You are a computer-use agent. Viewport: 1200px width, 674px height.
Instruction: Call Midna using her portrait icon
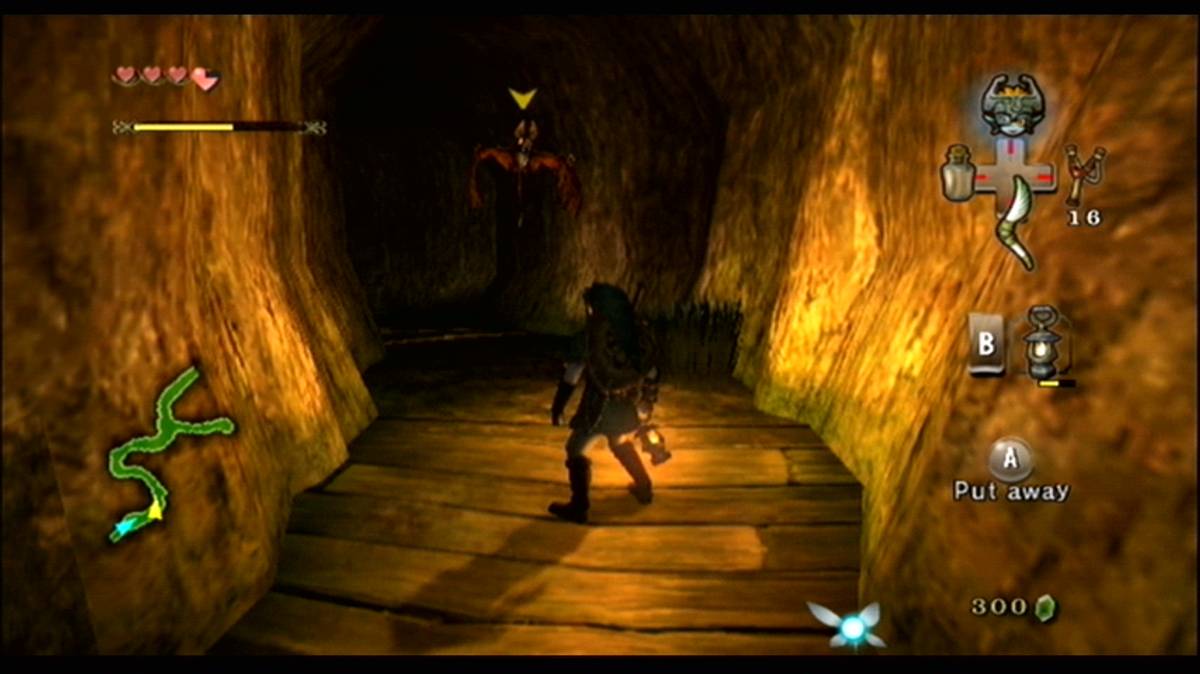click(x=1009, y=104)
